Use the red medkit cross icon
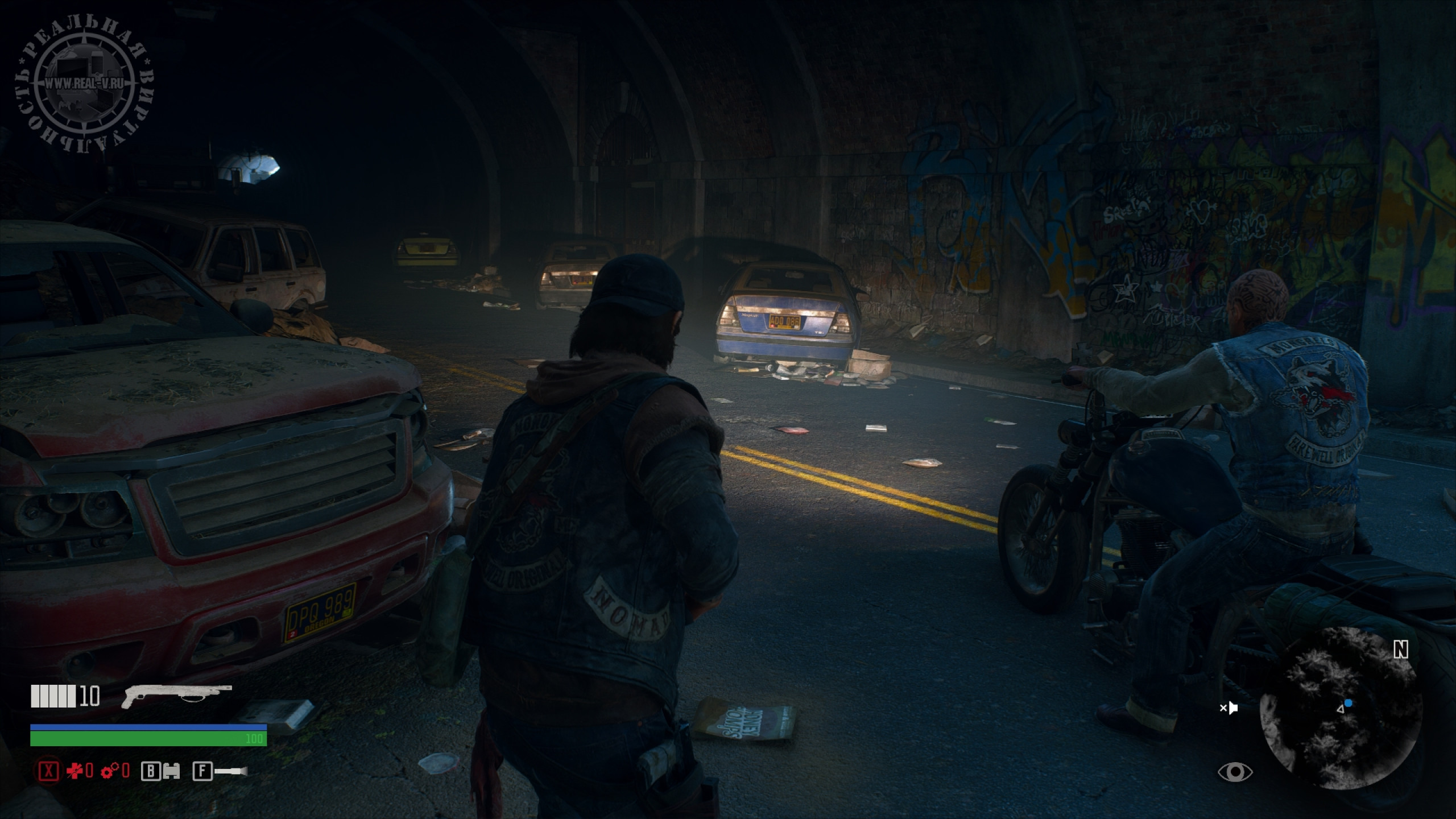Image resolution: width=1456 pixels, height=819 pixels. pos(75,771)
